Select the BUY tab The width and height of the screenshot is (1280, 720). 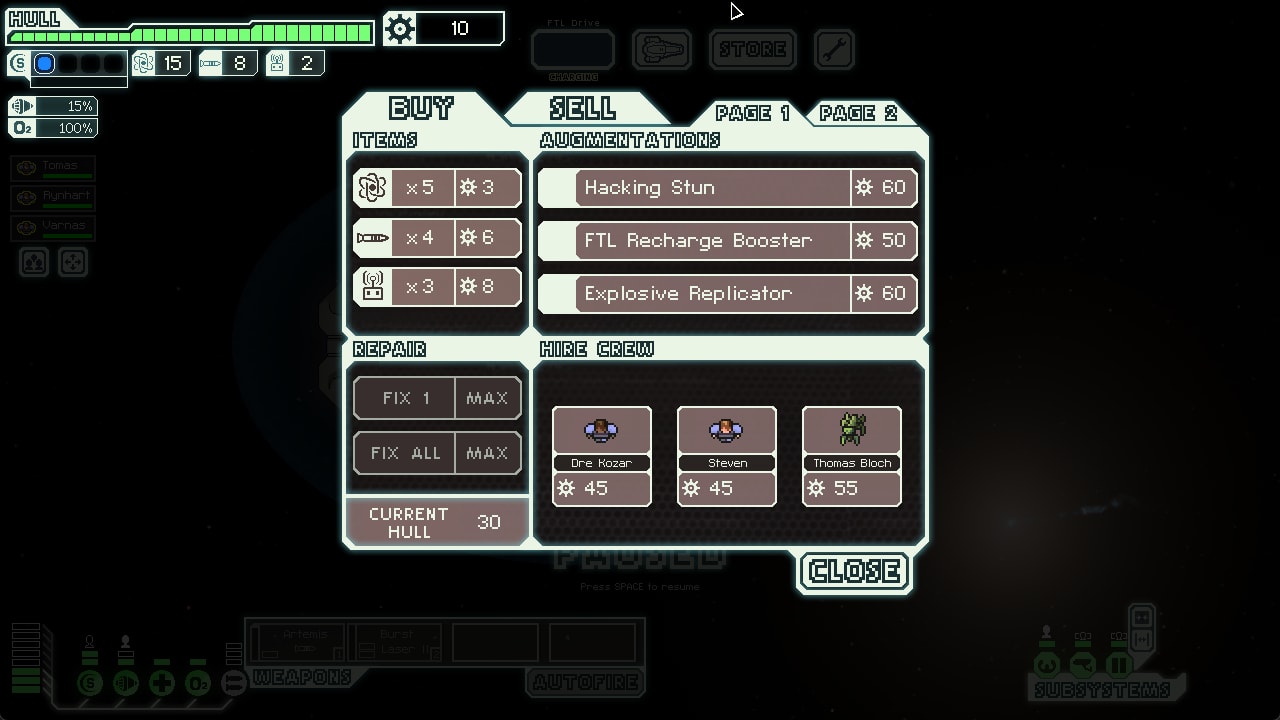click(420, 109)
